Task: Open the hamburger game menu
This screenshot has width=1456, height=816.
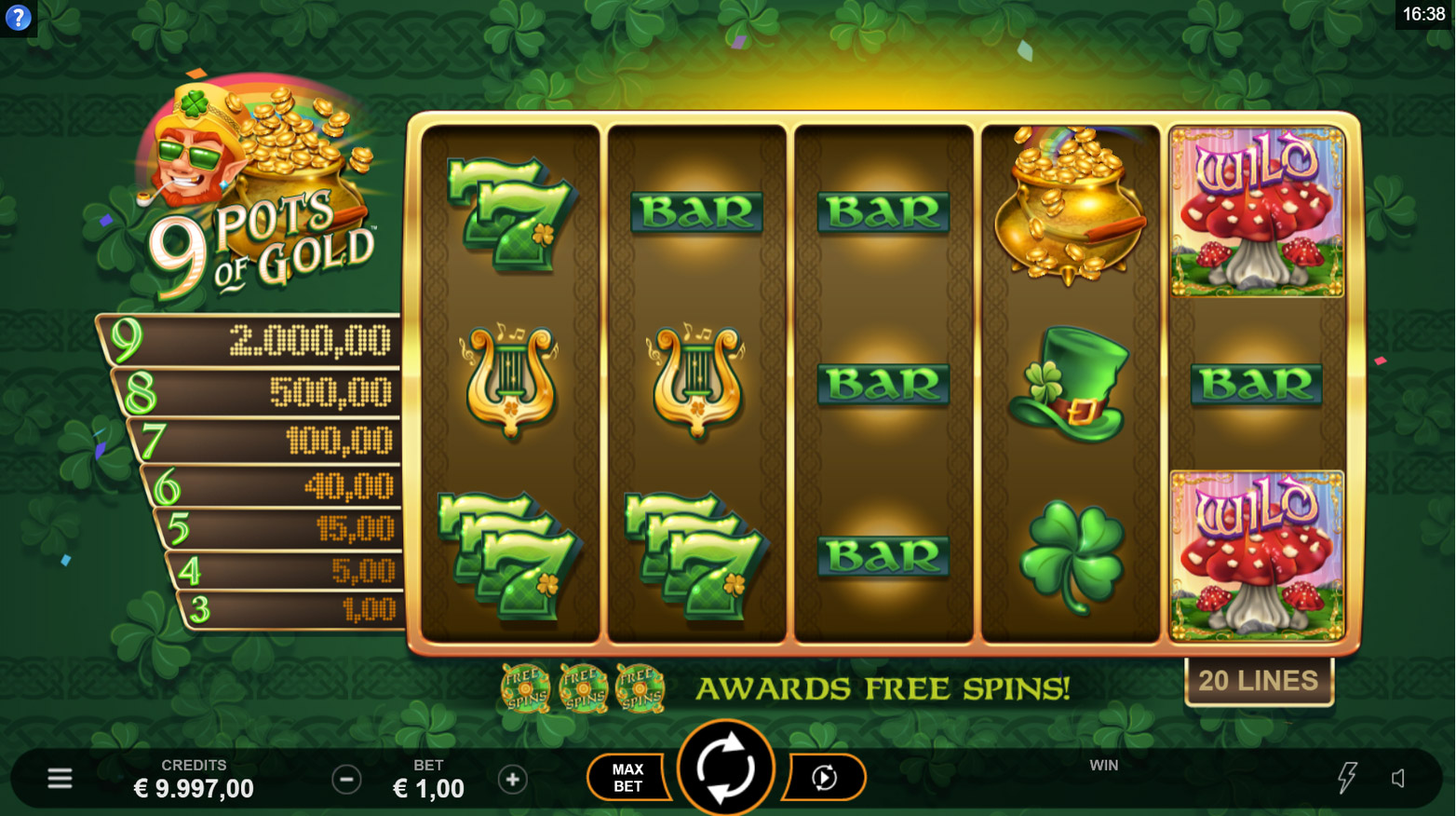Action: [x=60, y=776]
